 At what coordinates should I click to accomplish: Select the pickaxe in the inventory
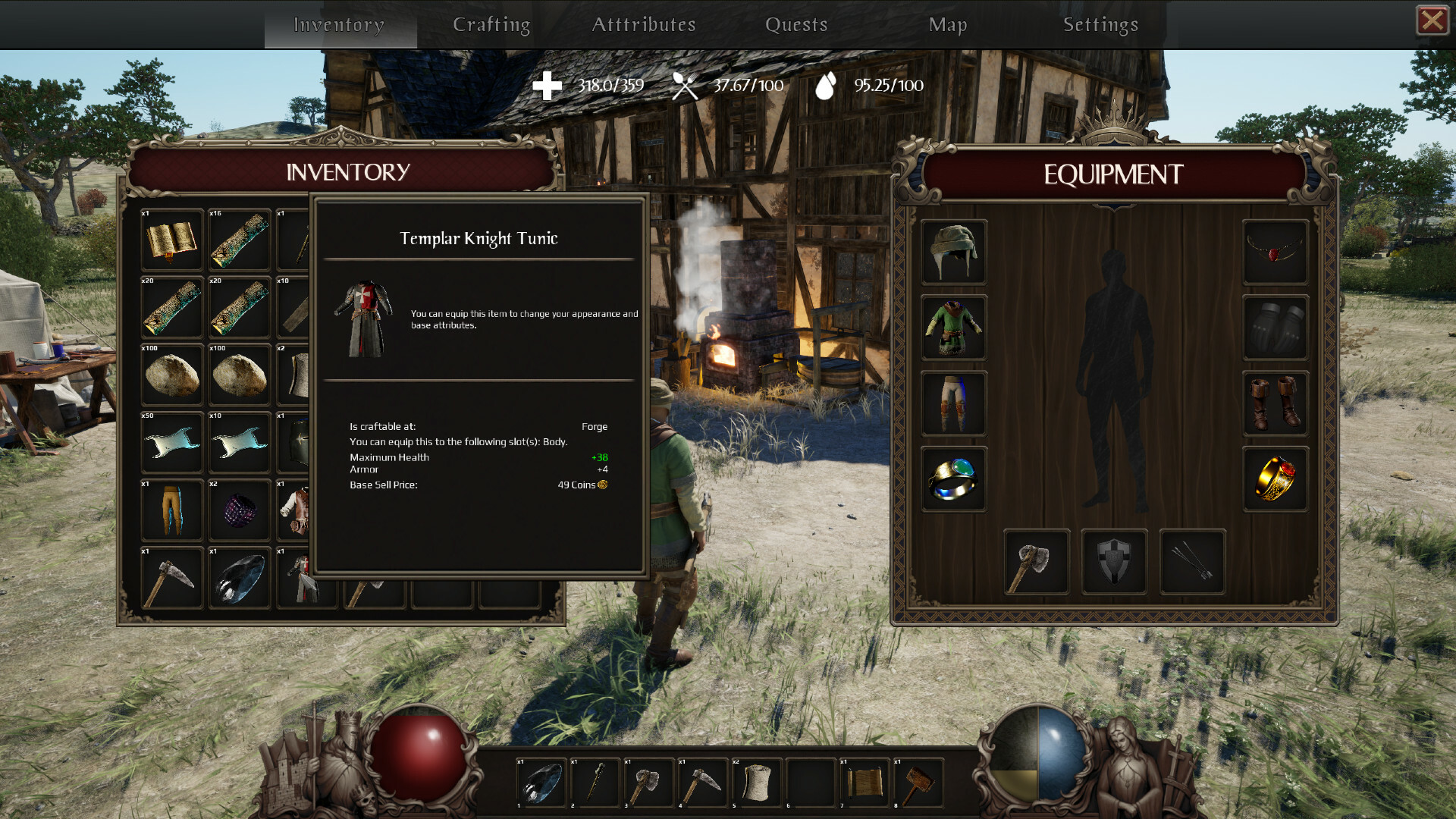(x=171, y=576)
